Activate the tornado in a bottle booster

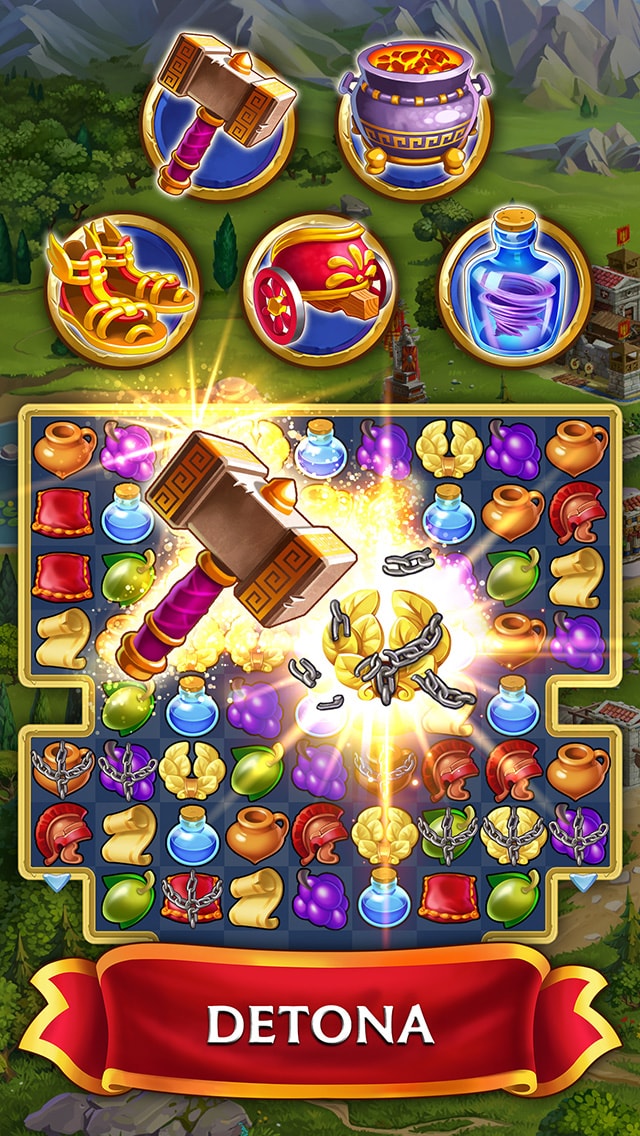(x=514, y=289)
